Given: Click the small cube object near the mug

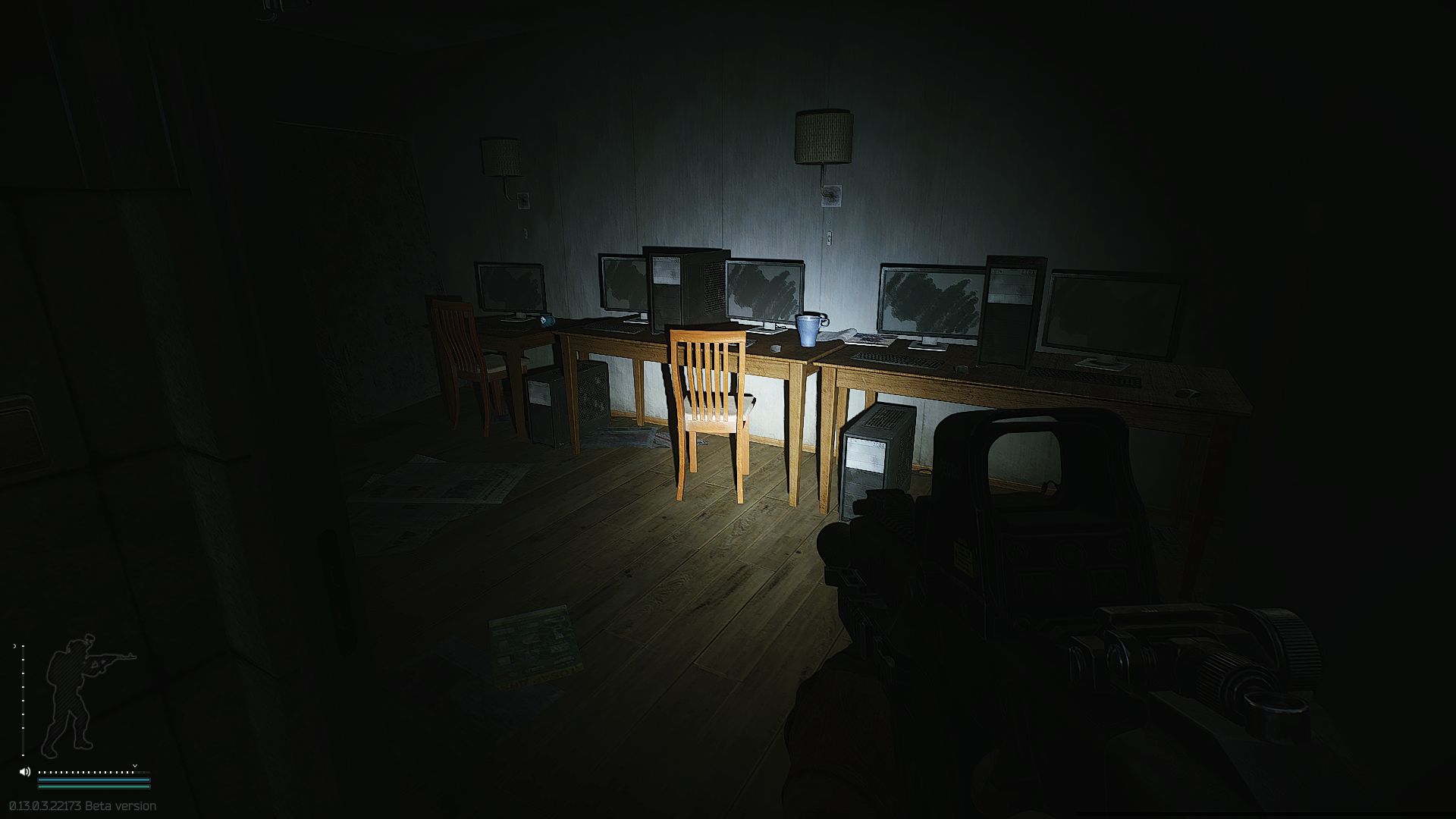Looking at the screenshot, I should [x=776, y=347].
